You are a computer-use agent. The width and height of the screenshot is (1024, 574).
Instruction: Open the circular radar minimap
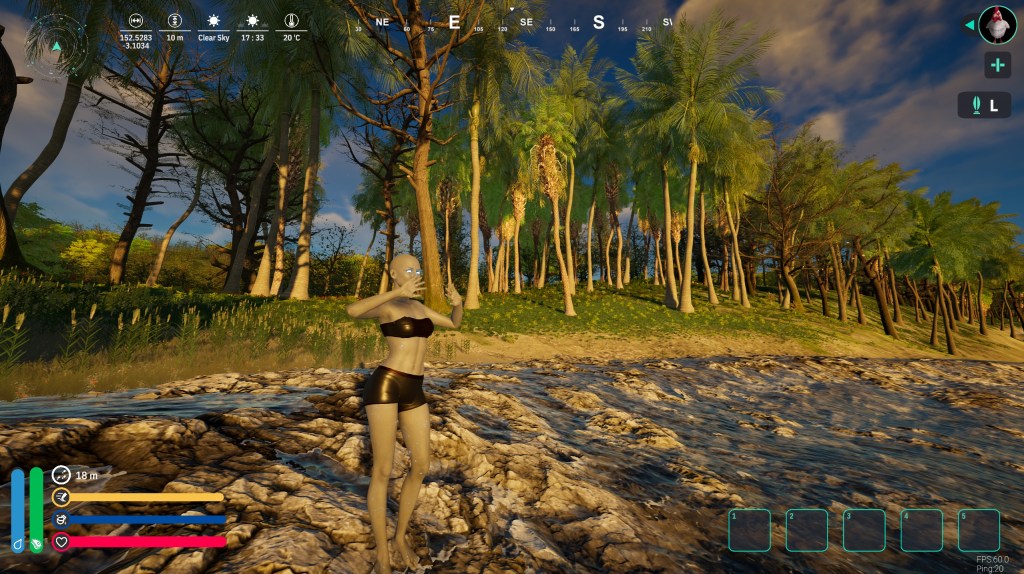point(56,45)
